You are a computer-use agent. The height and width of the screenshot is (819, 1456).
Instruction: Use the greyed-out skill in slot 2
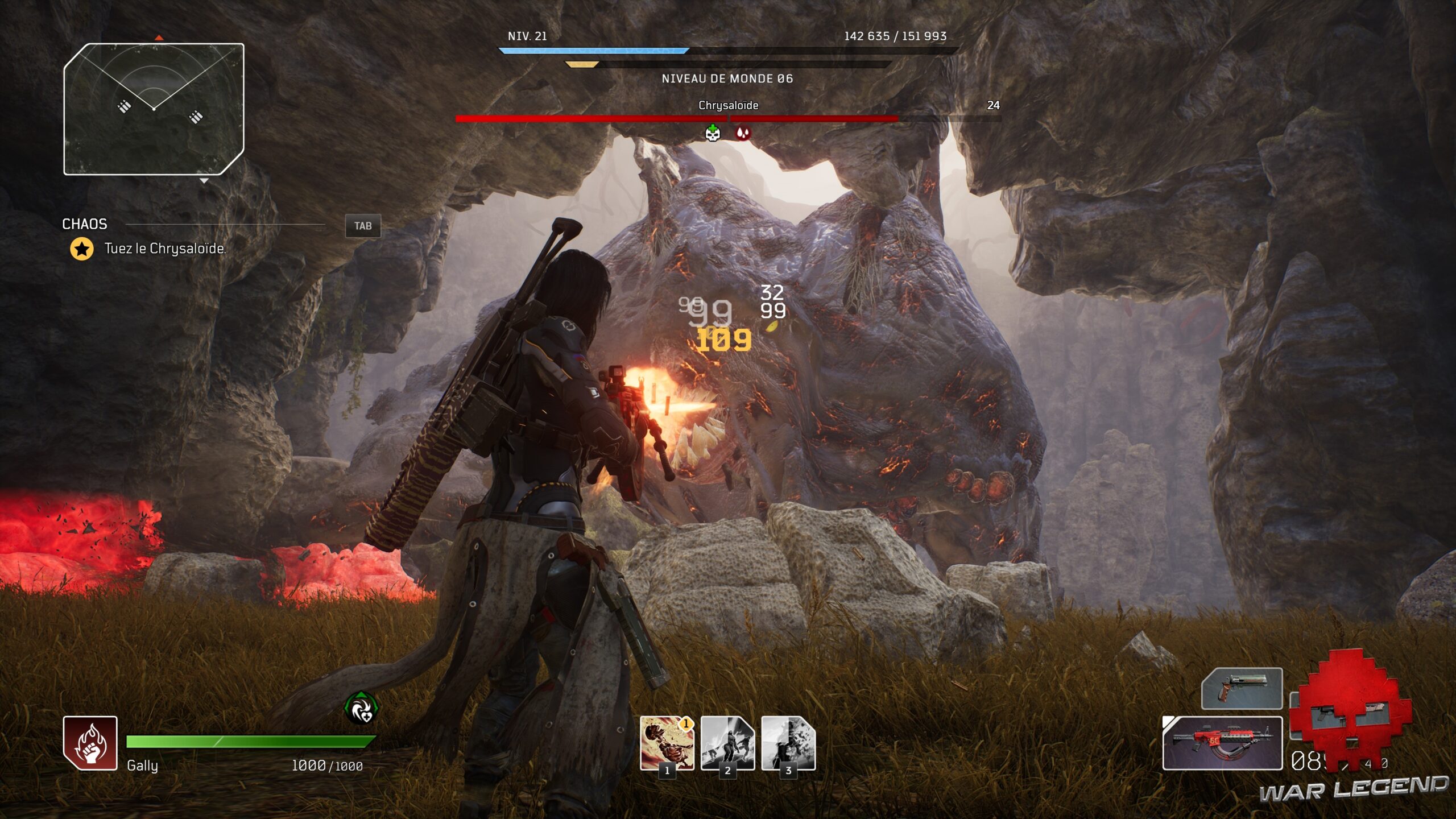[x=727, y=743]
